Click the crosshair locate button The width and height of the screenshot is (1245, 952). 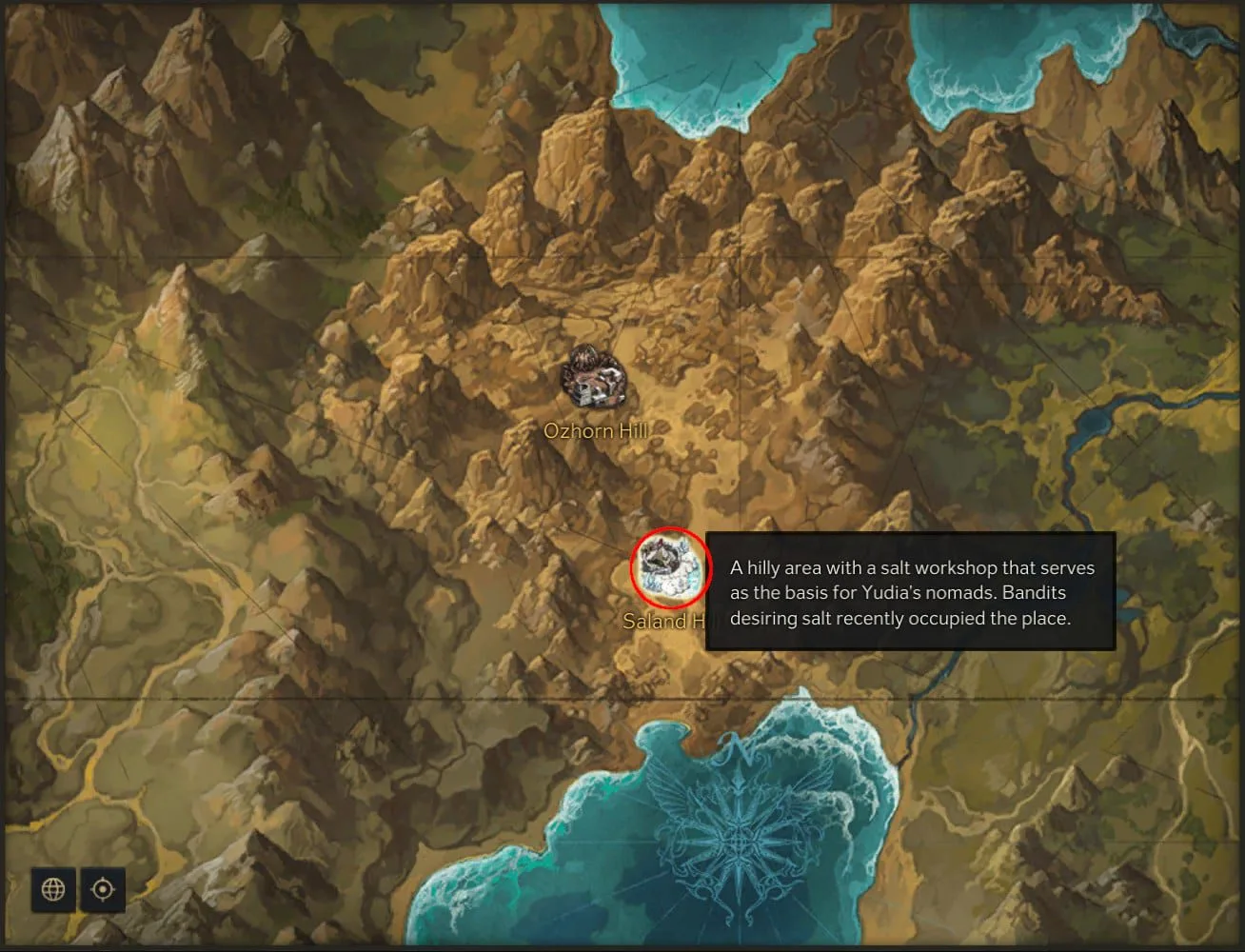(x=103, y=889)
